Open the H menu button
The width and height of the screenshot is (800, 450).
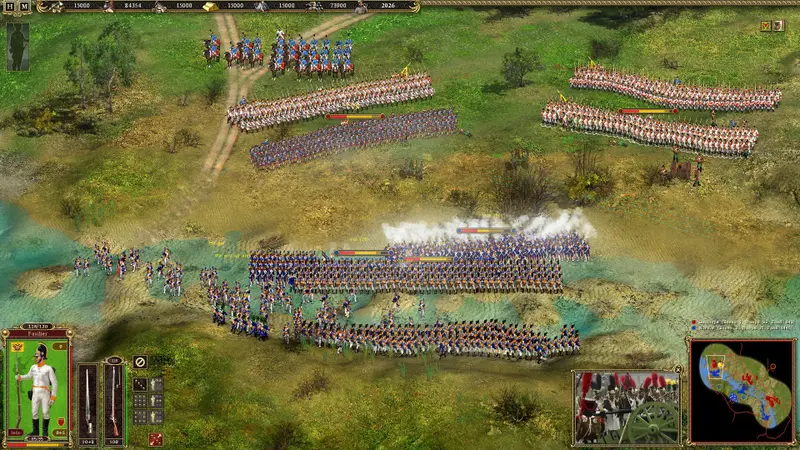click(10, 7)
